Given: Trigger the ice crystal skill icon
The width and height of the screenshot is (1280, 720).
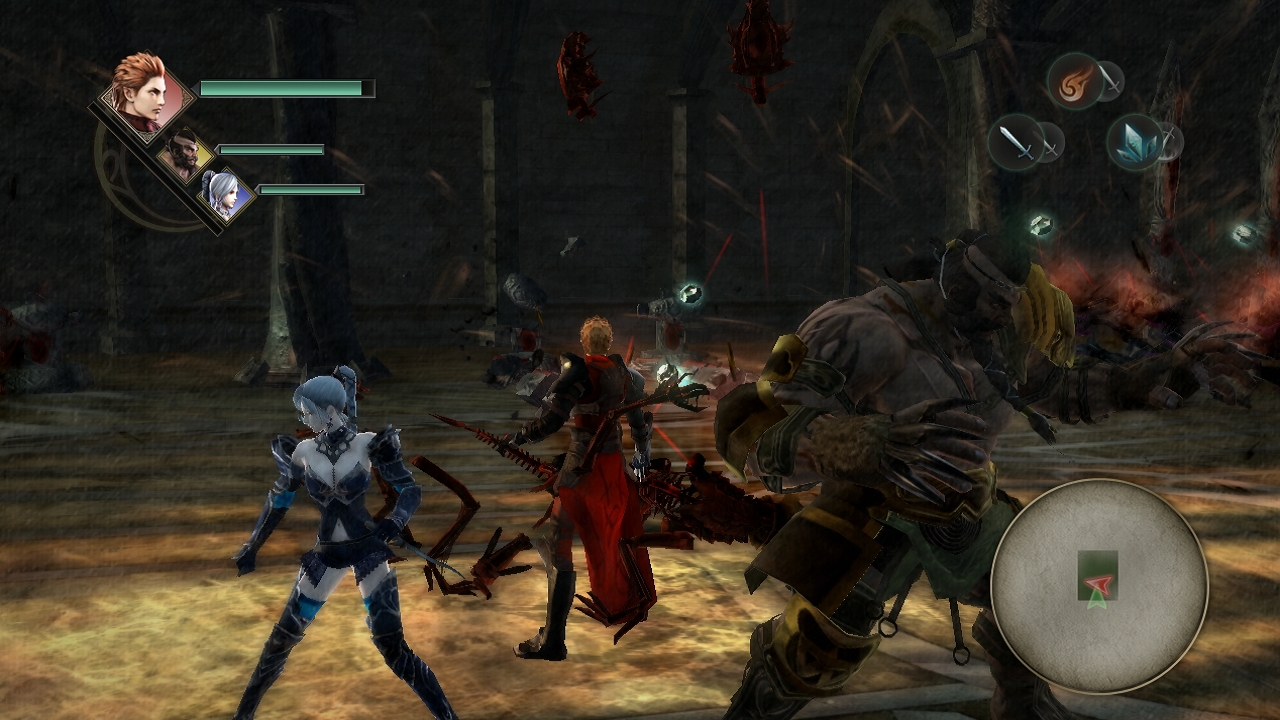Looking at the screenshot, I should [x=1134, y=142].
